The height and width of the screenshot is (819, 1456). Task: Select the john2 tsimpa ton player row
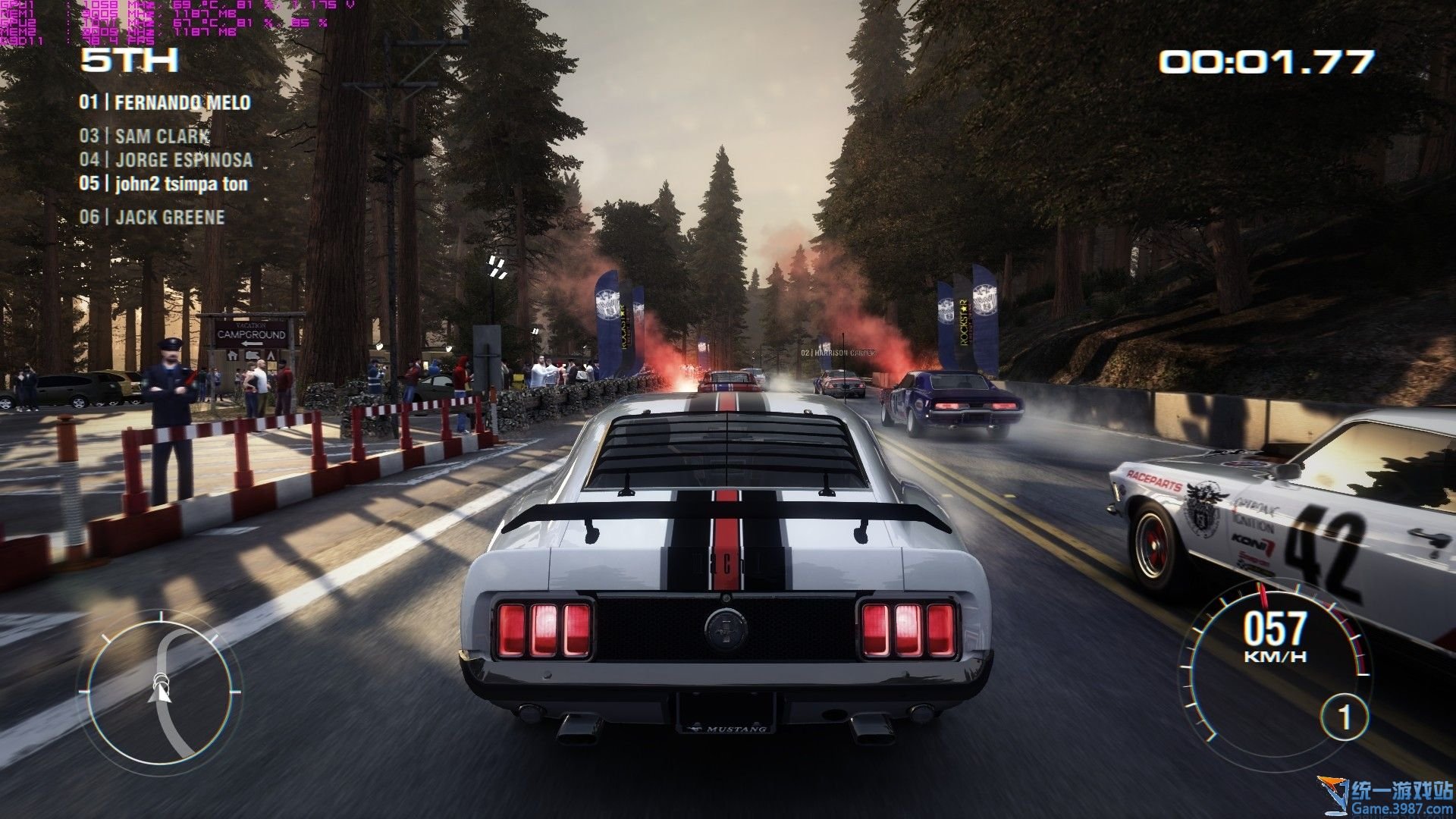(x=164, y=184)
